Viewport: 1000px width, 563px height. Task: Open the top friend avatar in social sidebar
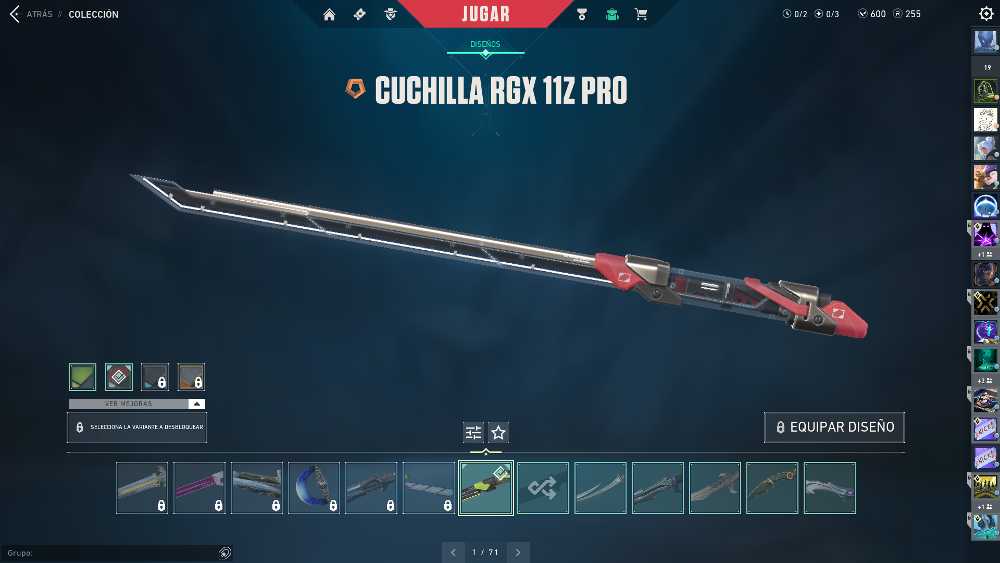coord(985,42)
